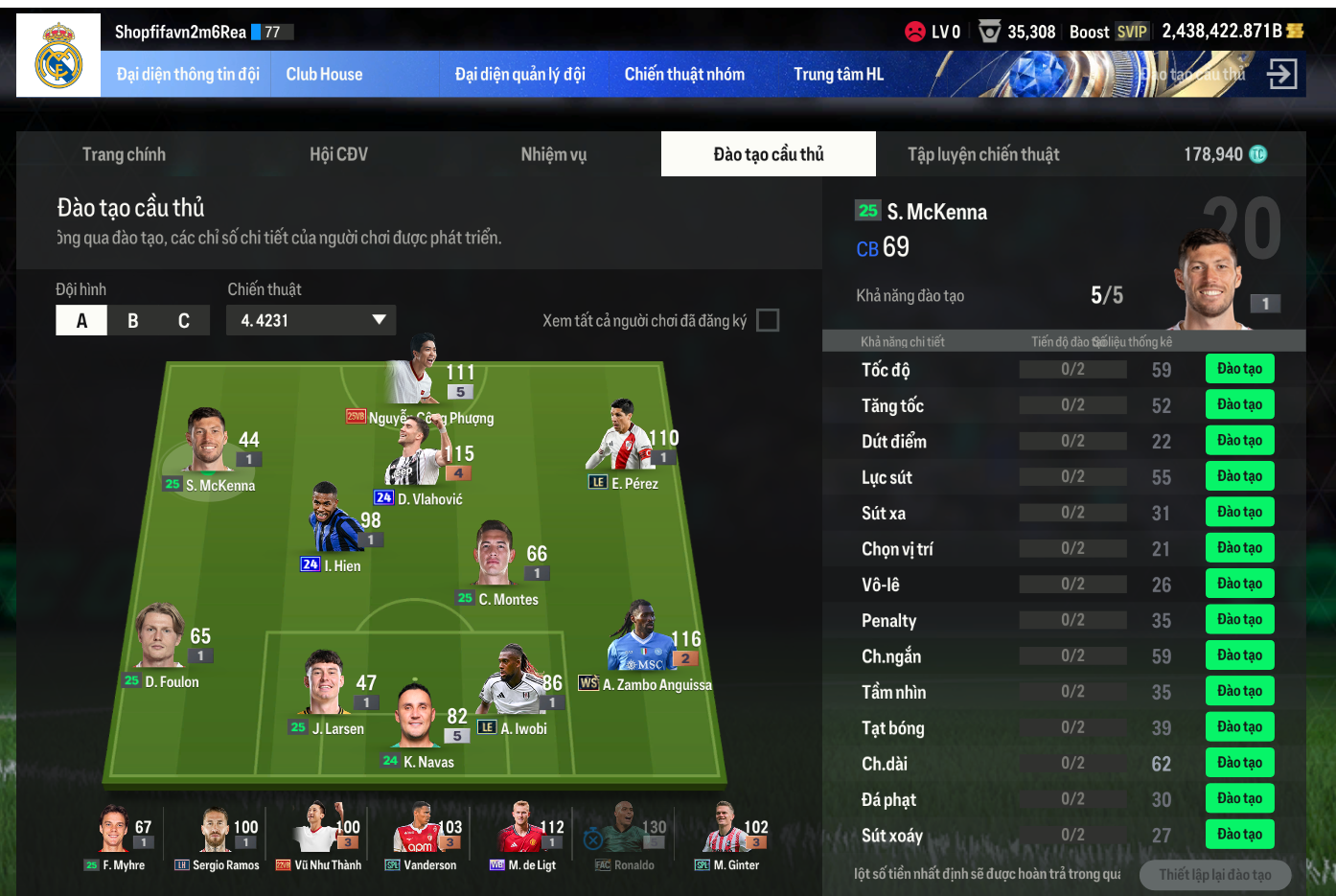Open Tập luyện chiến thuật tab
This screenshot has width=1336, height=896.
tap(983, 154)
